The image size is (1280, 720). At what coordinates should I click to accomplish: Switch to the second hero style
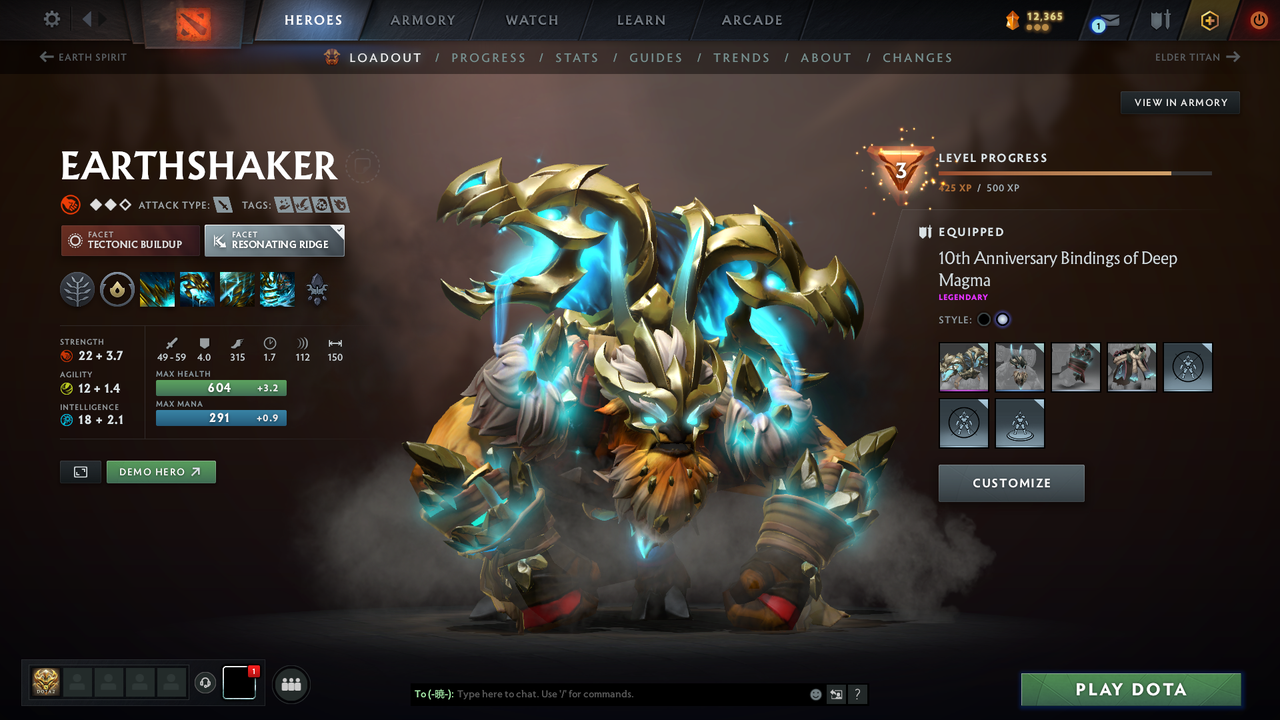[1003, 318]
